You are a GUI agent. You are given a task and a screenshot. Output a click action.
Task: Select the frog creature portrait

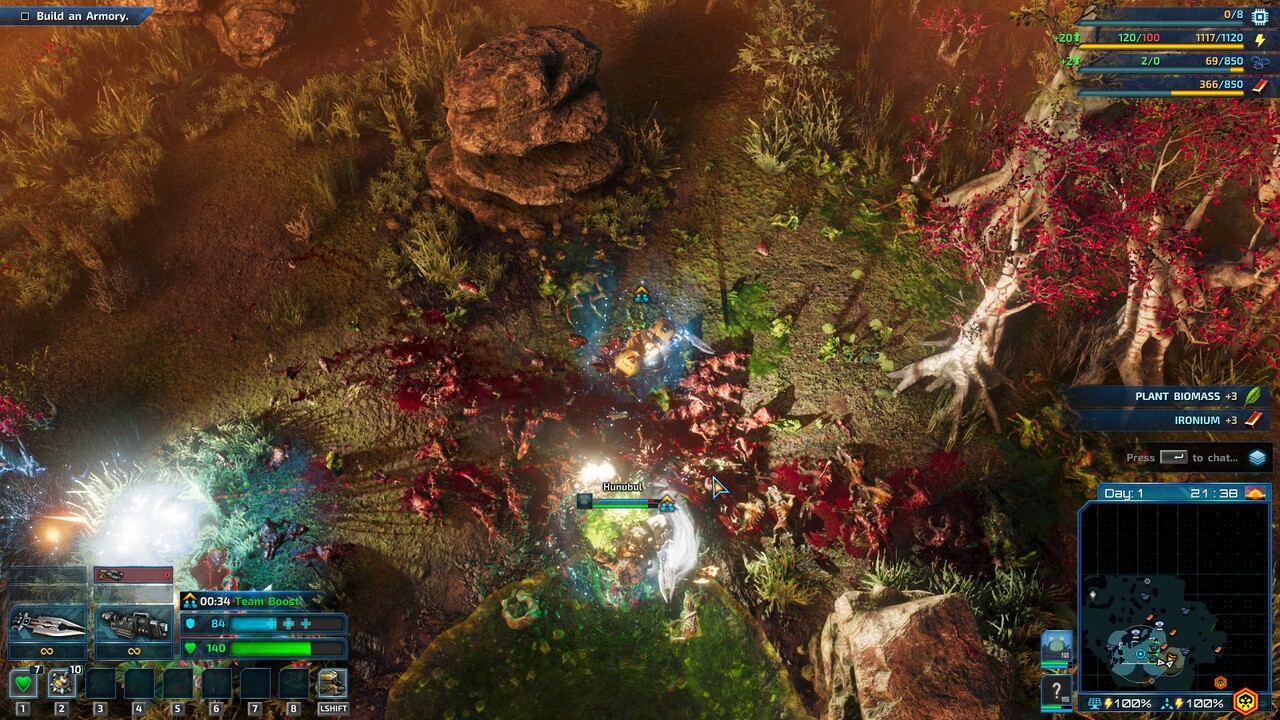1056,648
